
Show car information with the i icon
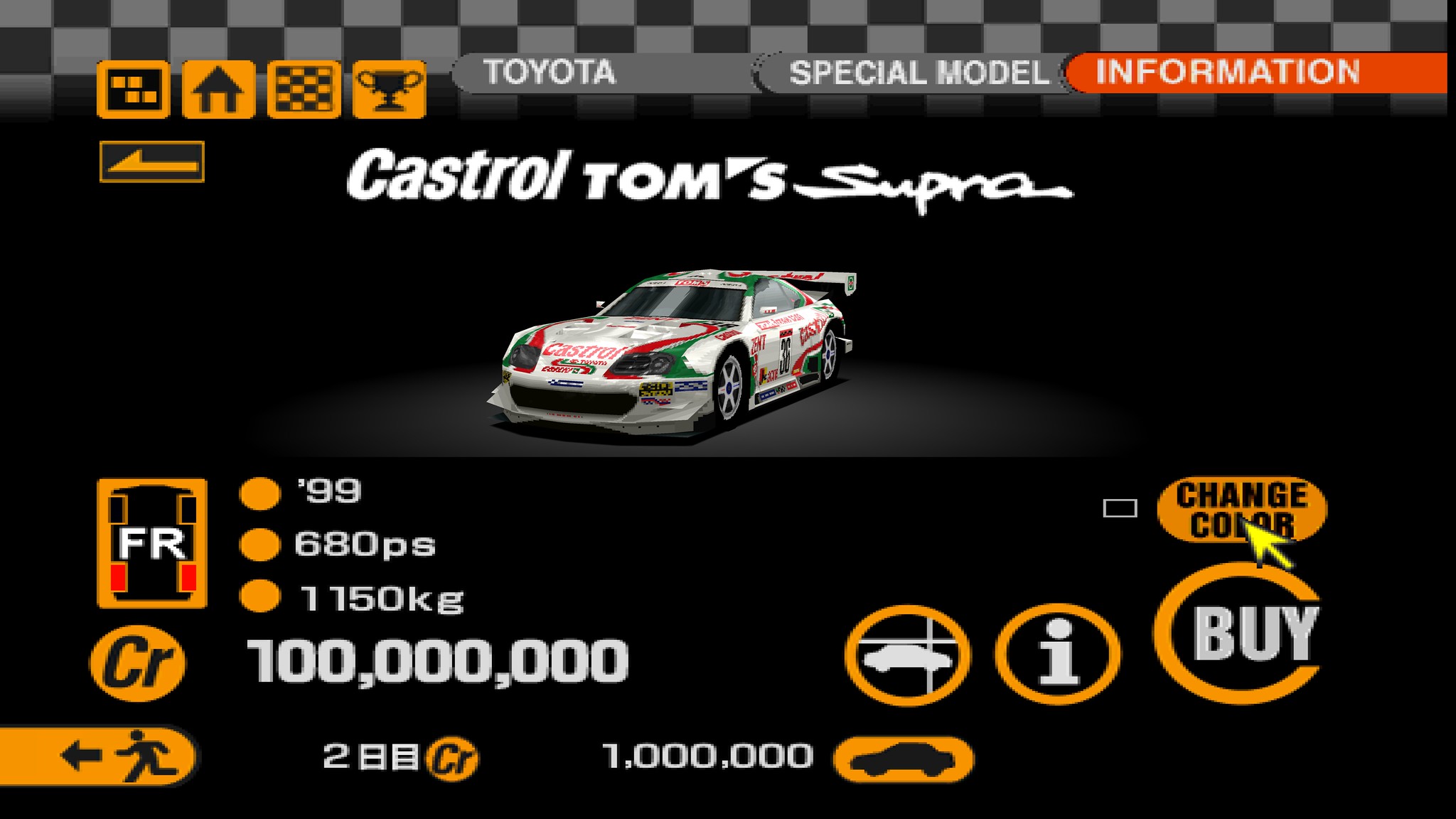click(x=1058, y=654)
